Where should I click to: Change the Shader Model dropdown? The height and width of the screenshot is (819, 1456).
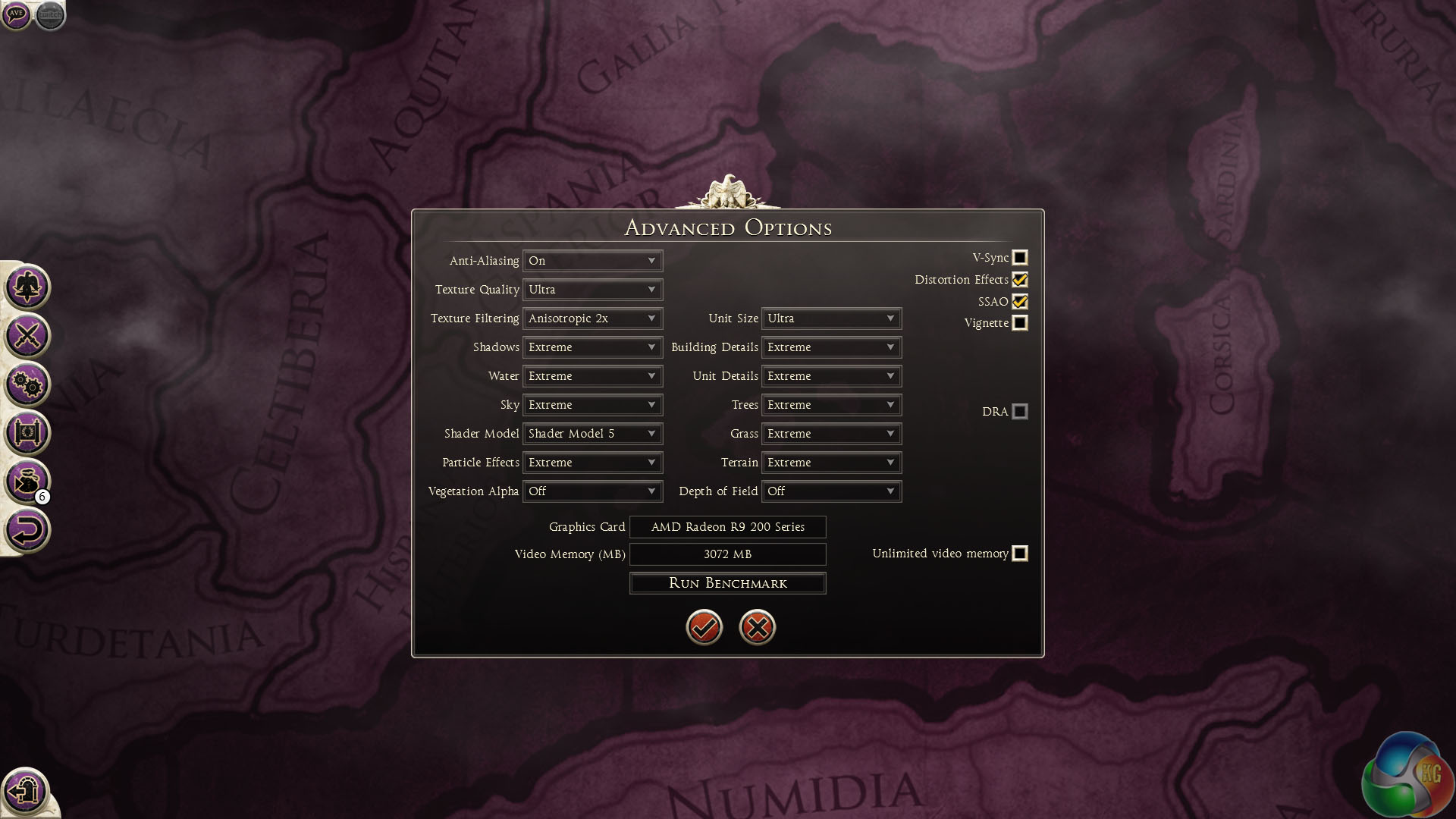[x=592, y=434]
